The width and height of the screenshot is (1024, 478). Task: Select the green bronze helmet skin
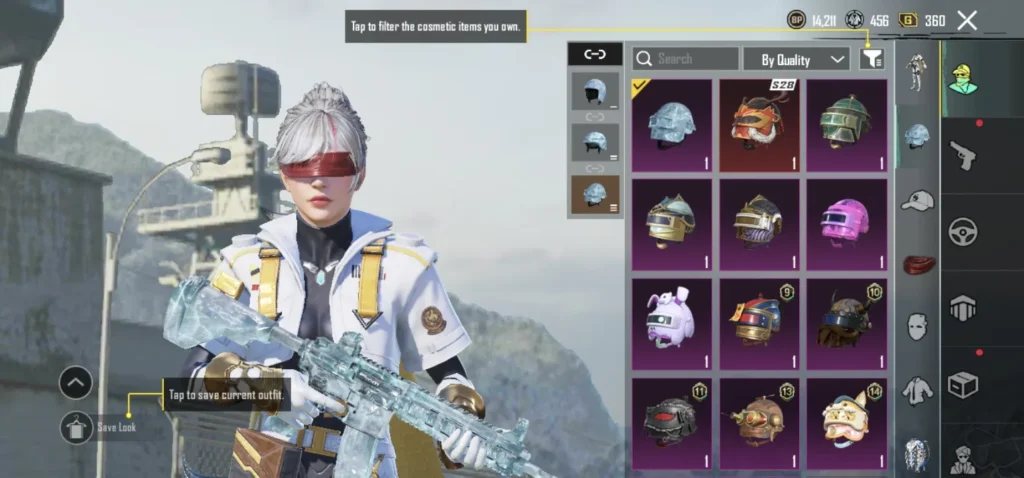(847, 125)
